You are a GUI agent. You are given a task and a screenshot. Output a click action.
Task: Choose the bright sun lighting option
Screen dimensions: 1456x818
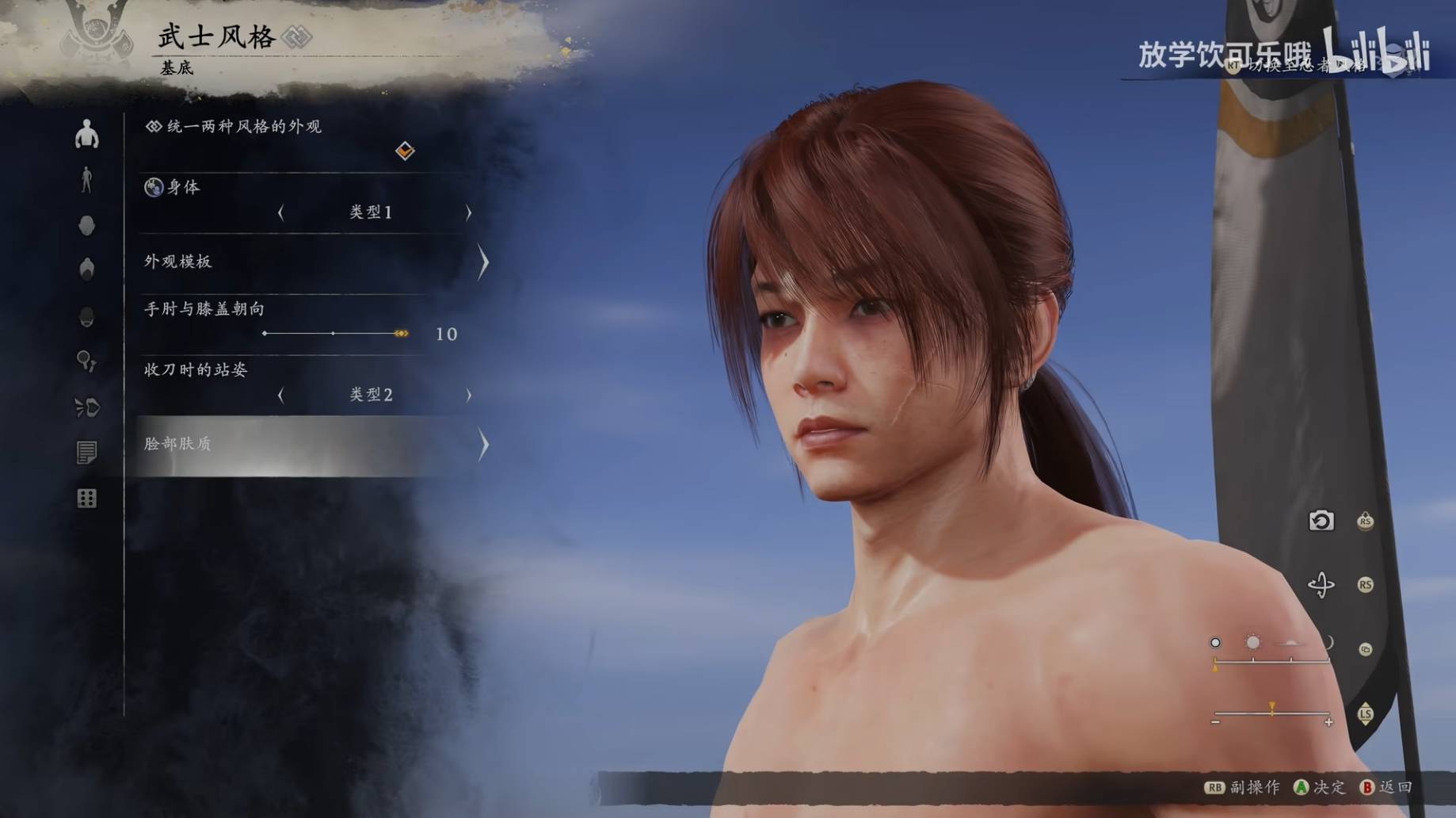click(1252, 642)
